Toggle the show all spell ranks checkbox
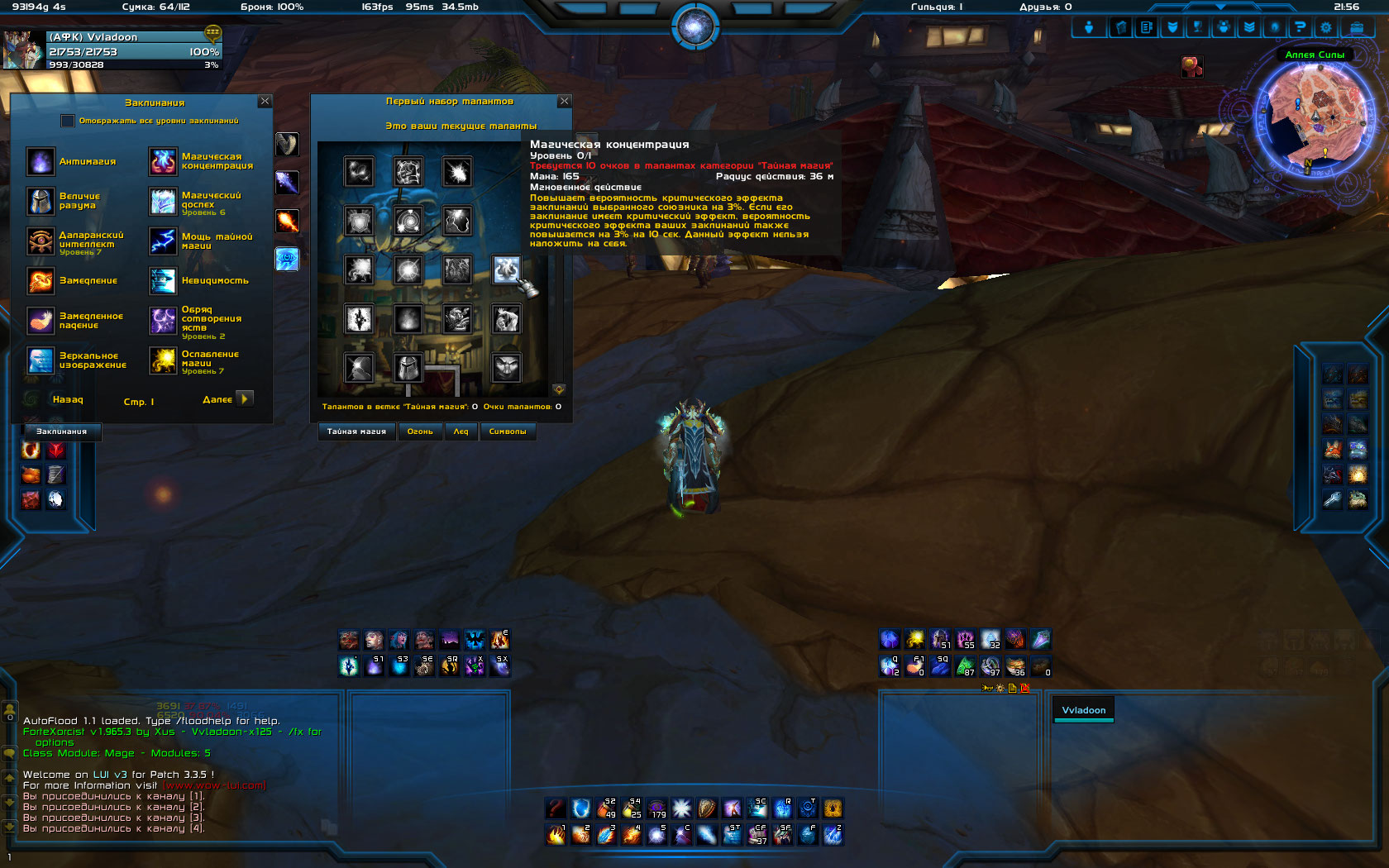This screenshot has width=1389, height=868. (x=68, y=121)
